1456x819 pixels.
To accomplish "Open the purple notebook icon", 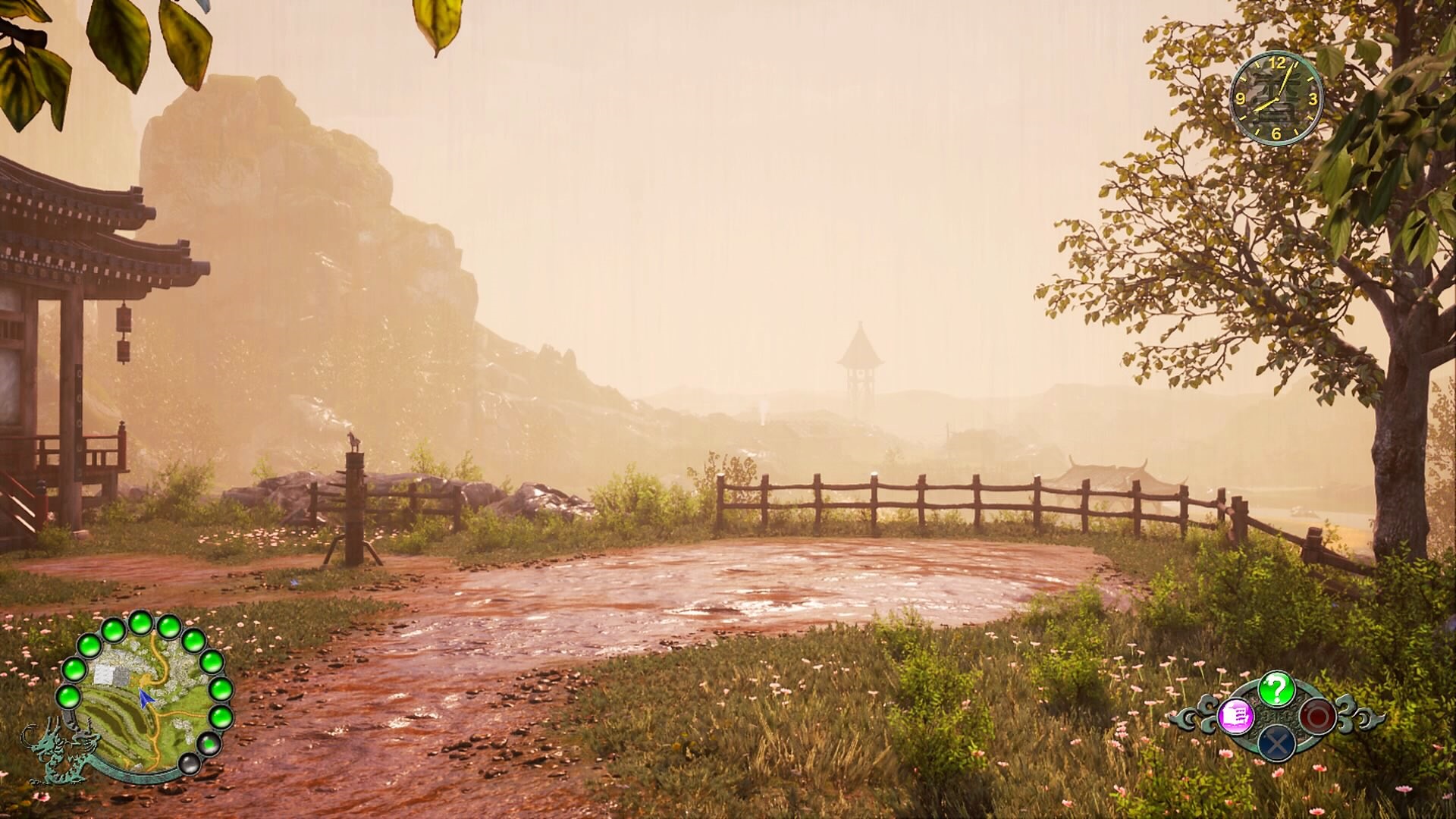I will click(x=1236, y=717).
